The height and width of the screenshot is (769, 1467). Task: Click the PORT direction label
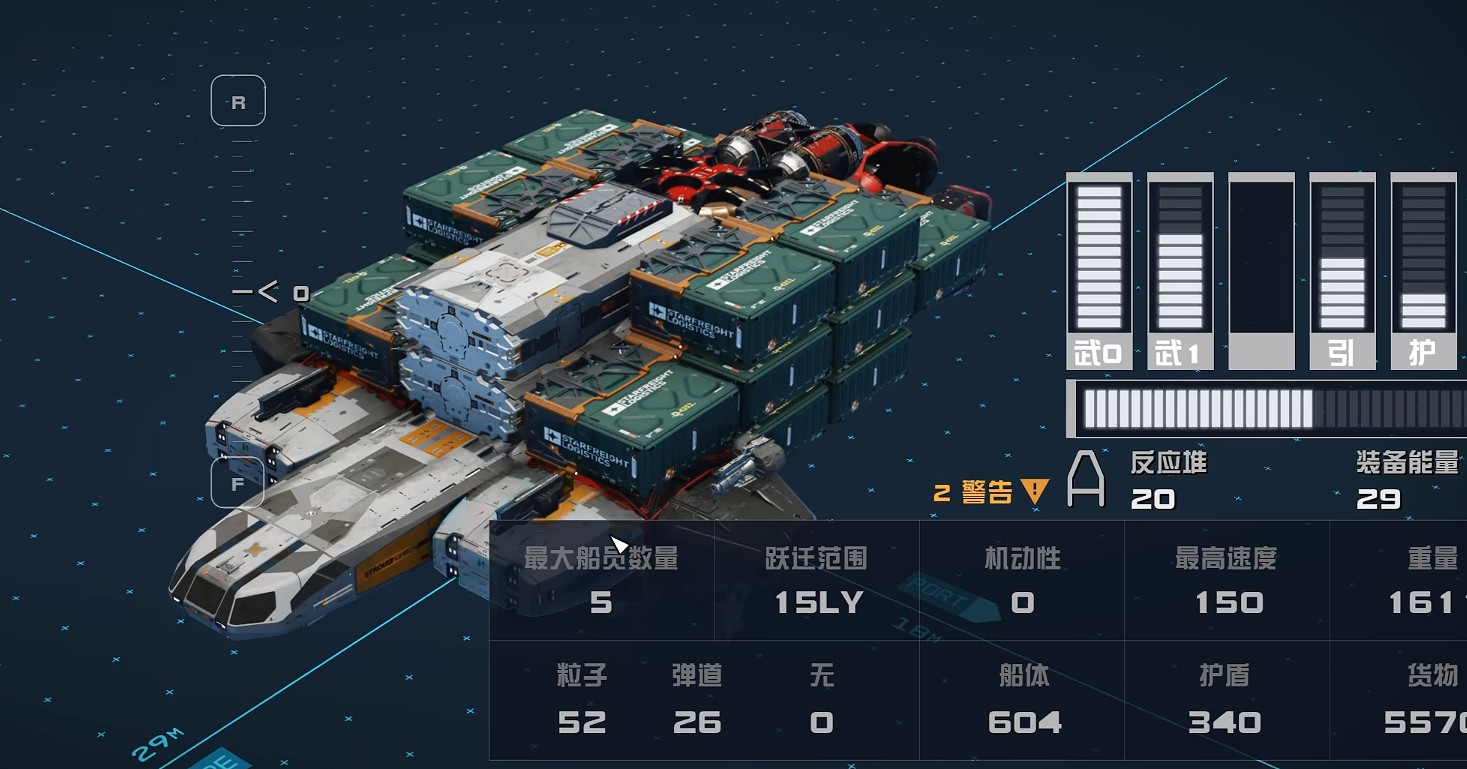932,592
